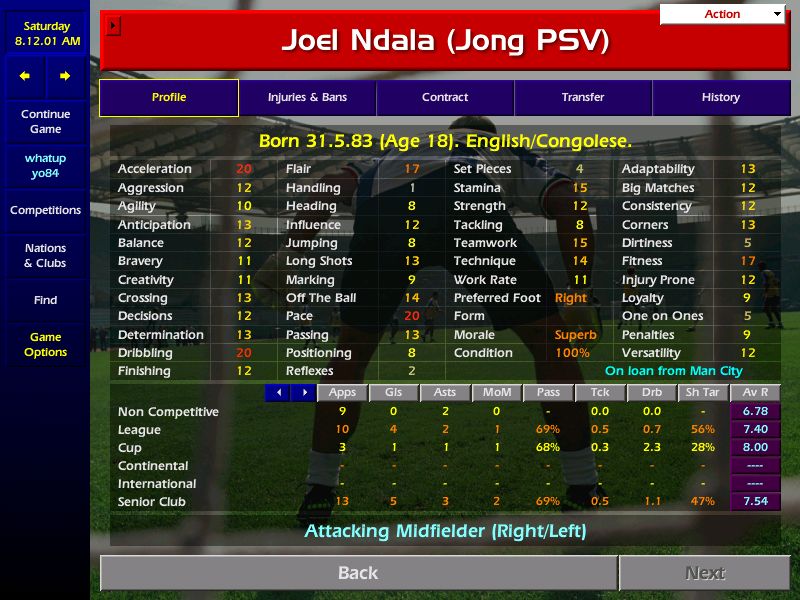Screen dimensions: 800x600
Task: Select the Profile tab
Action: click(x=169, y=98)
